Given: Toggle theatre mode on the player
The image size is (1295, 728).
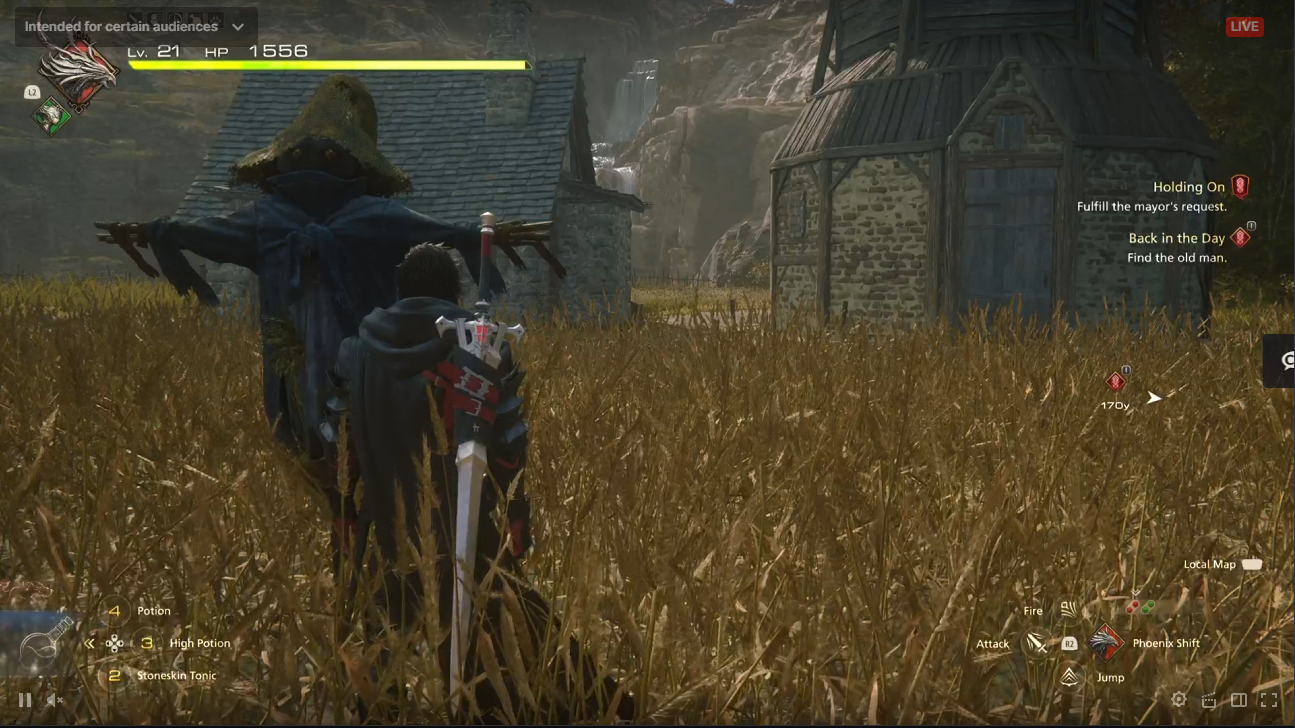Looking at the screenshot, I should [x=1240, y=700].
